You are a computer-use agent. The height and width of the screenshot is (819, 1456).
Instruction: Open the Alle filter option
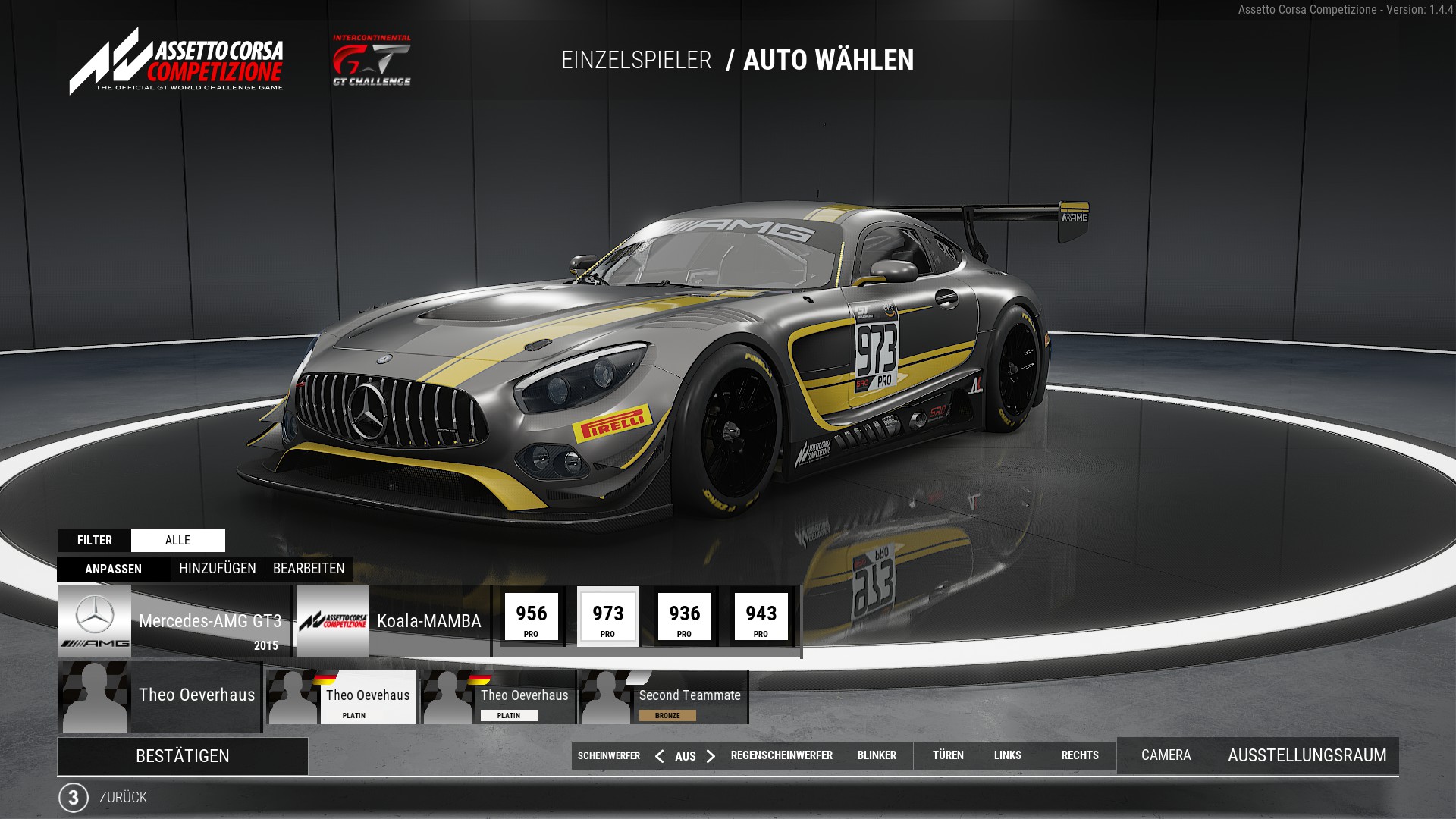tap(177, 541)
